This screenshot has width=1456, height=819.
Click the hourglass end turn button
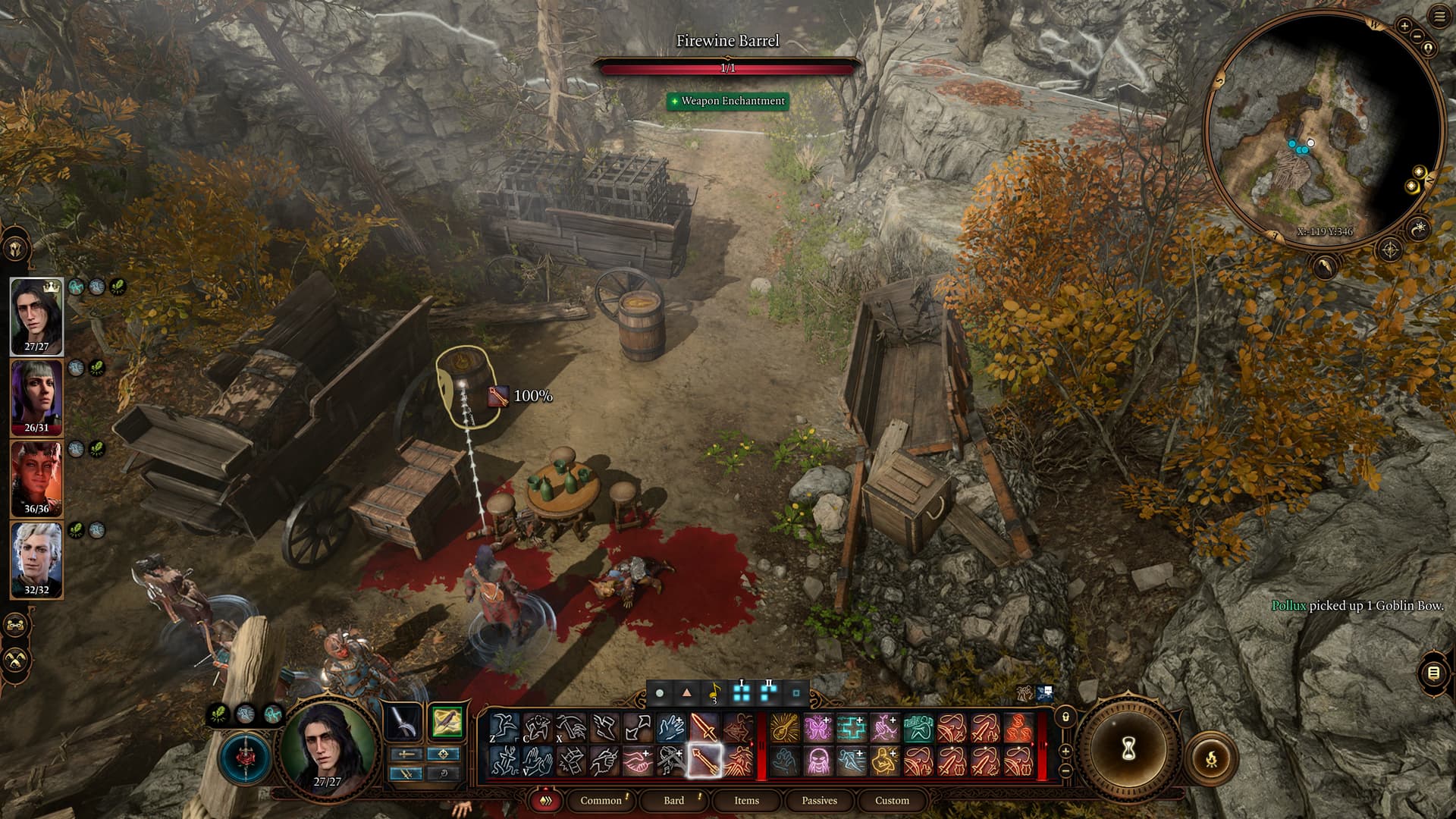[x=1128, y=749]
